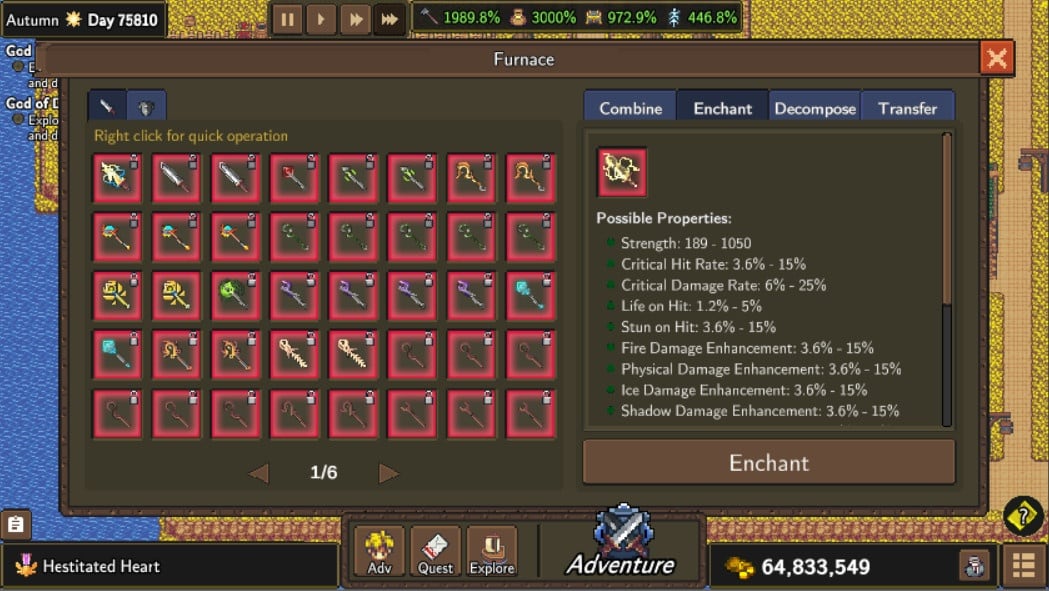
Task: Open the yellow question mark help
Action: tap(1023, 515)
